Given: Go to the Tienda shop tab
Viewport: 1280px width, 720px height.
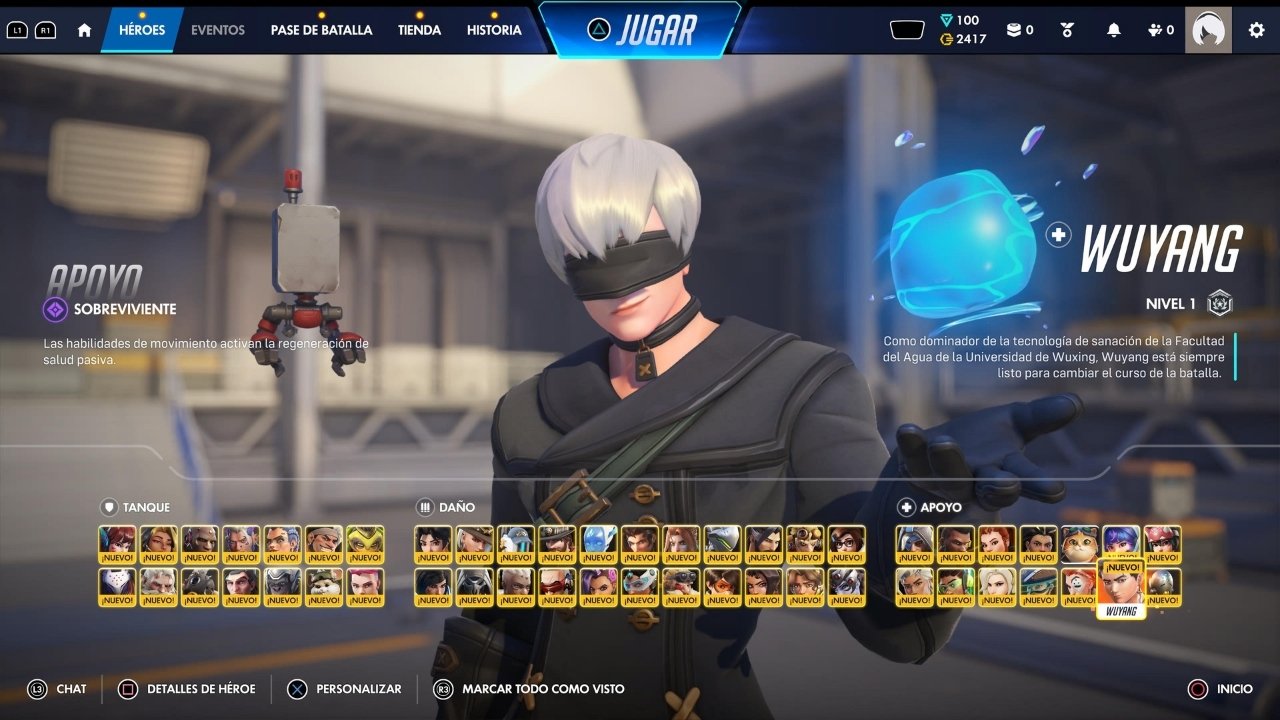Looking at the screenshot, I should click(419, 30).
